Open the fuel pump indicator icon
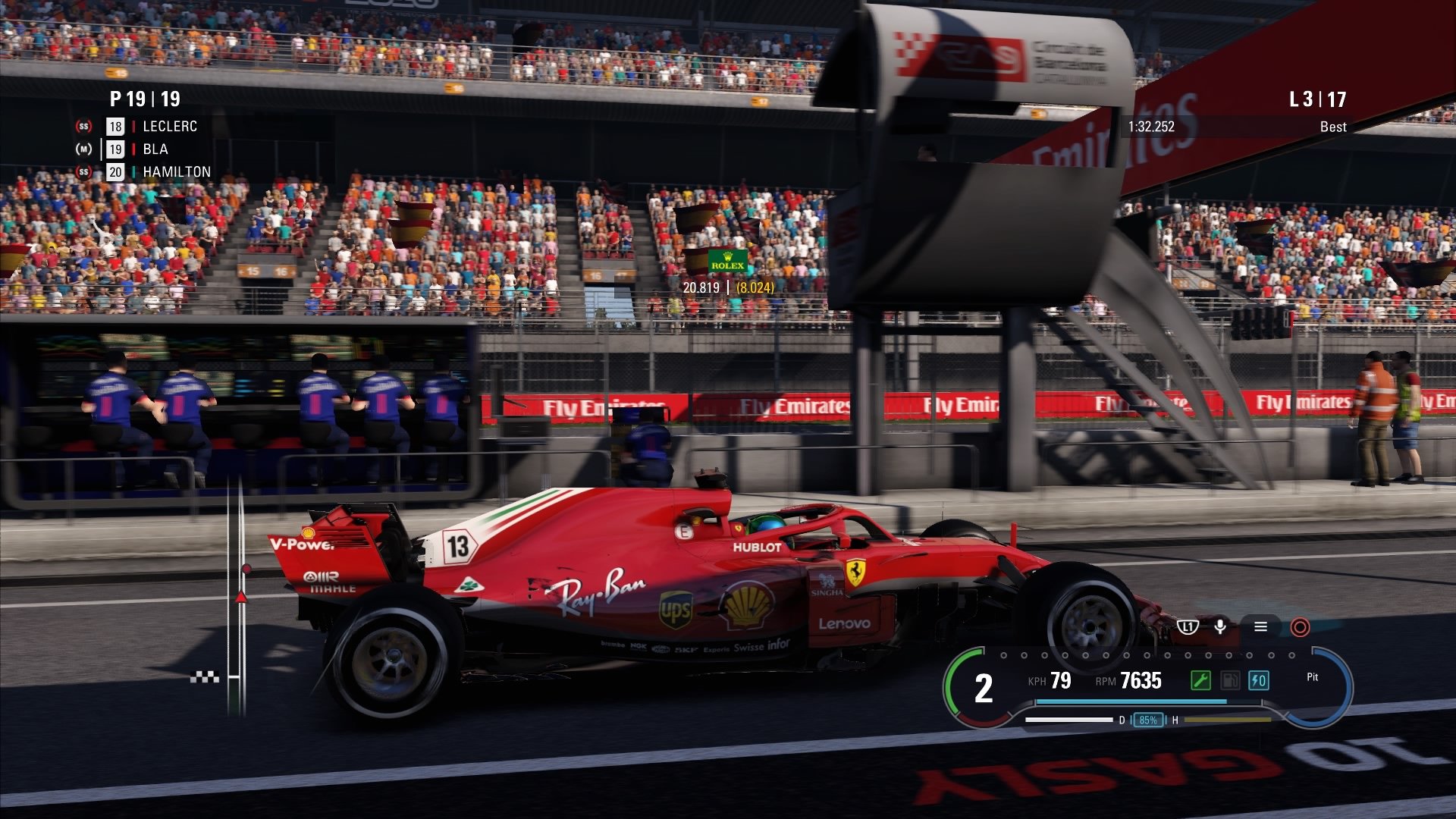Screen dimensions: 1456x819 coord(1232,679)
